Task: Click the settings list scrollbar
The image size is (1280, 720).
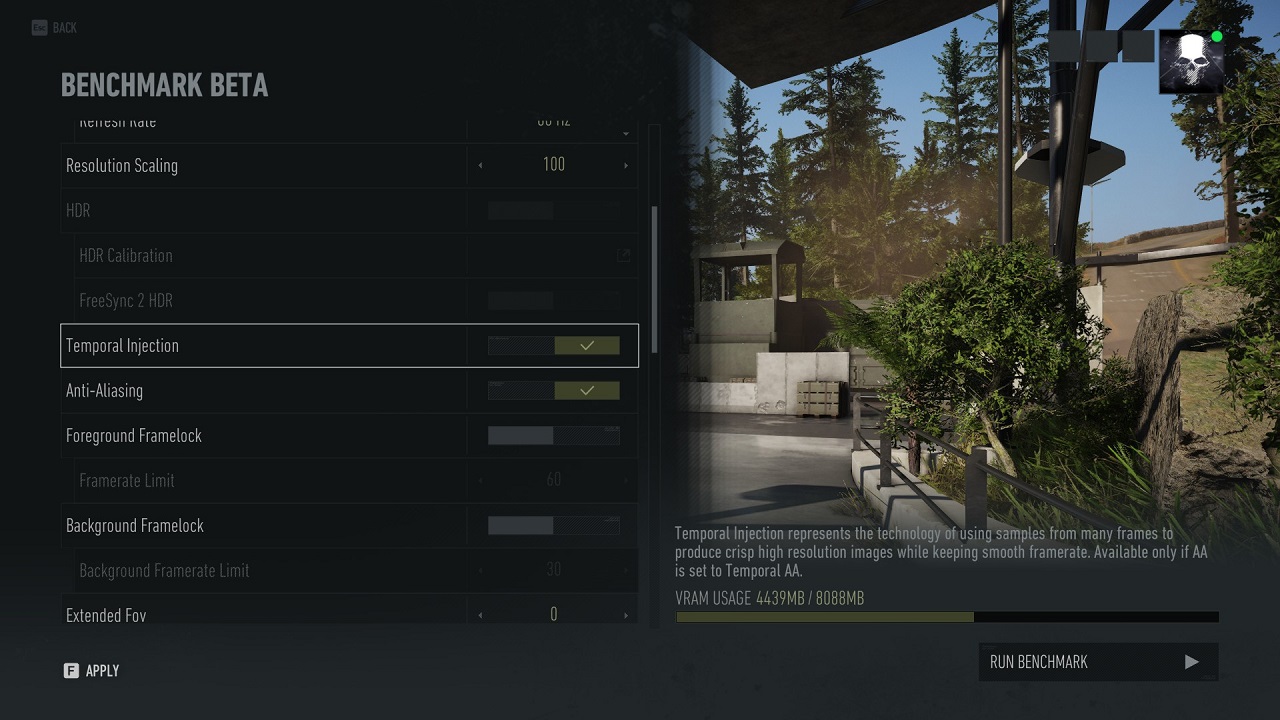Action: (655, 280)
